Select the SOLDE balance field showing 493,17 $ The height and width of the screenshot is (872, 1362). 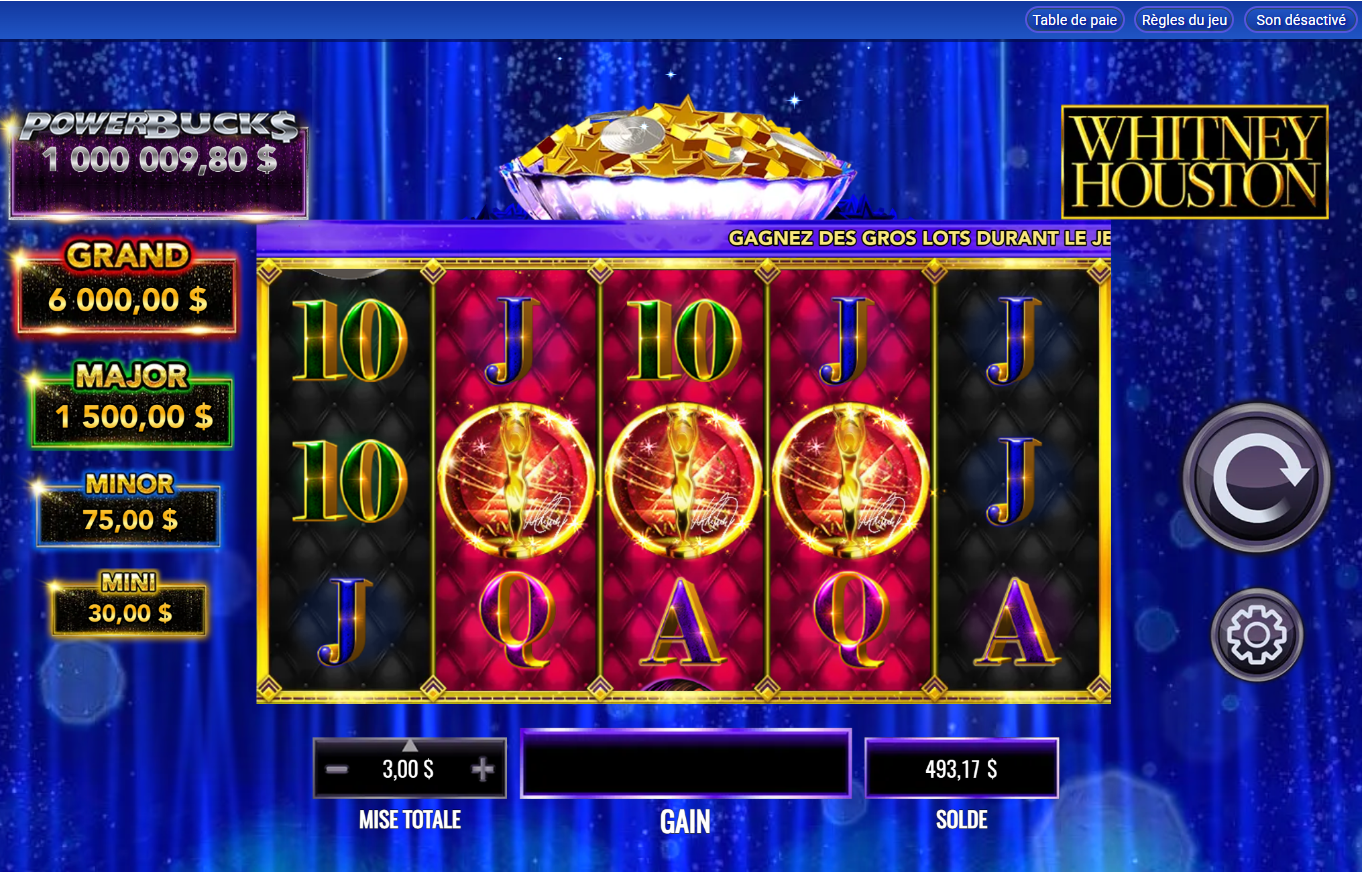[x=961, y=768]
